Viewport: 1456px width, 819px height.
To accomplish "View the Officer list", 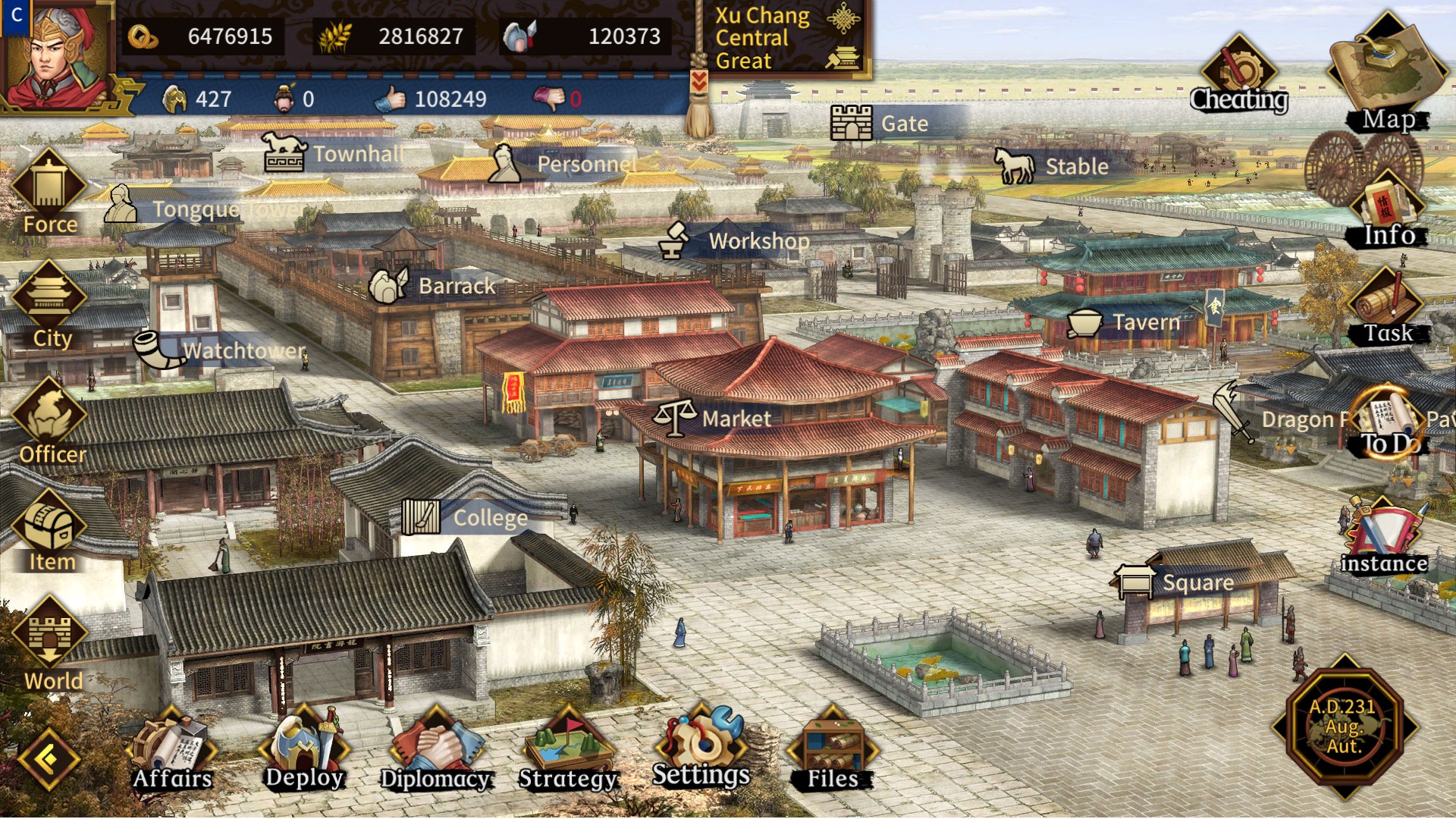I will pyautogui.click(x=52, y=422).
